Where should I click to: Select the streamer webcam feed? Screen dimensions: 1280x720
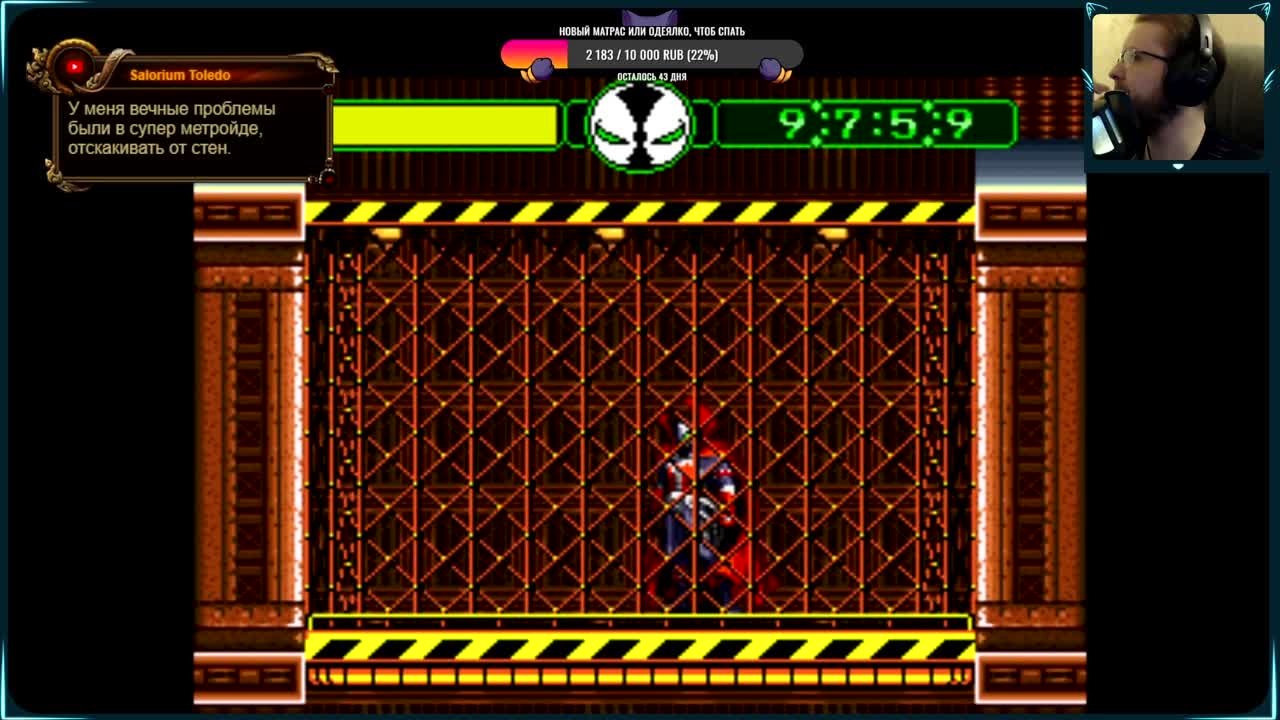click(x=1176, y=86)
